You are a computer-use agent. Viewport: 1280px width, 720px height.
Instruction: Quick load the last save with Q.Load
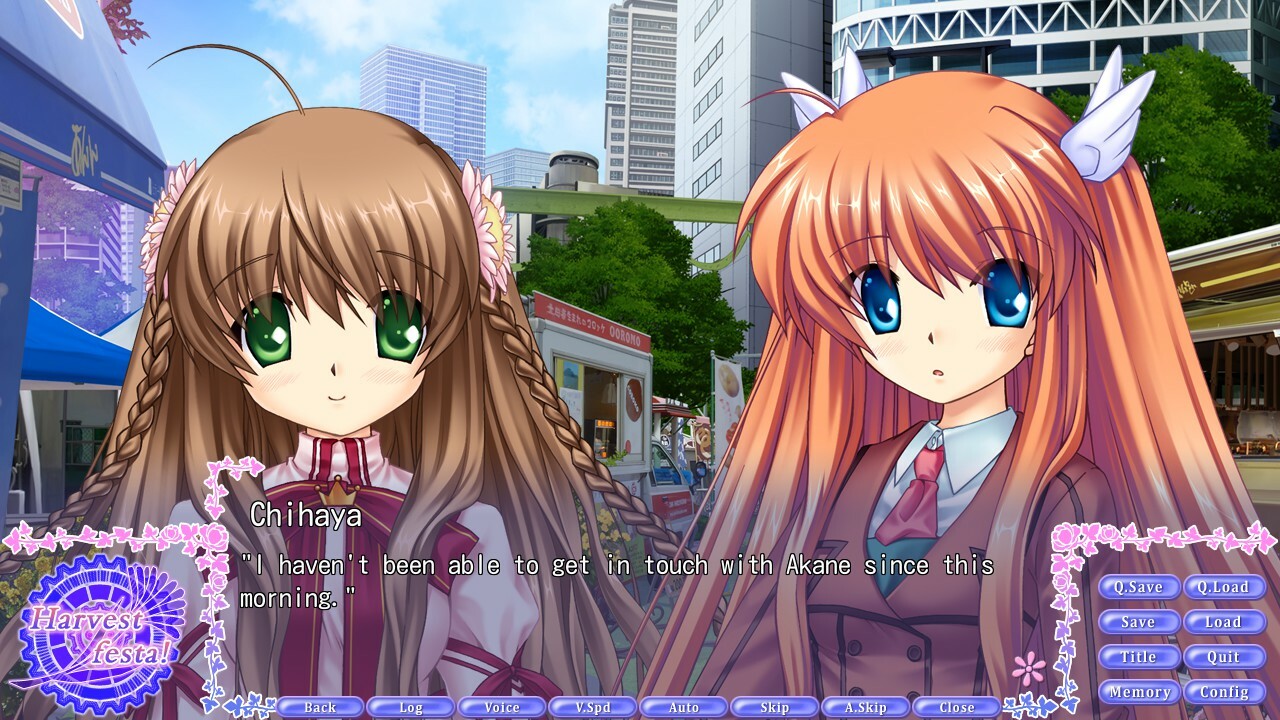click(1224, 587)
